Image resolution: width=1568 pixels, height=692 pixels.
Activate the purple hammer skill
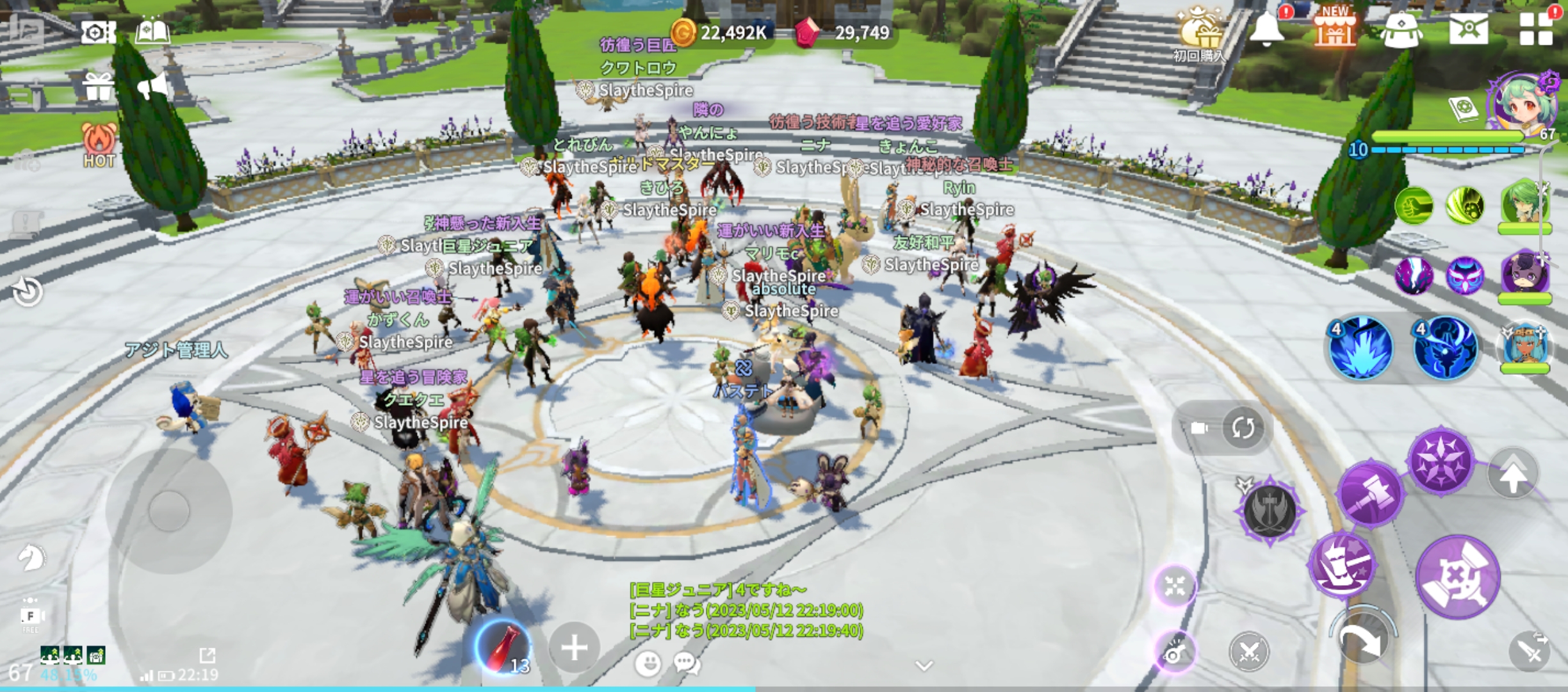coord(1370,494)
